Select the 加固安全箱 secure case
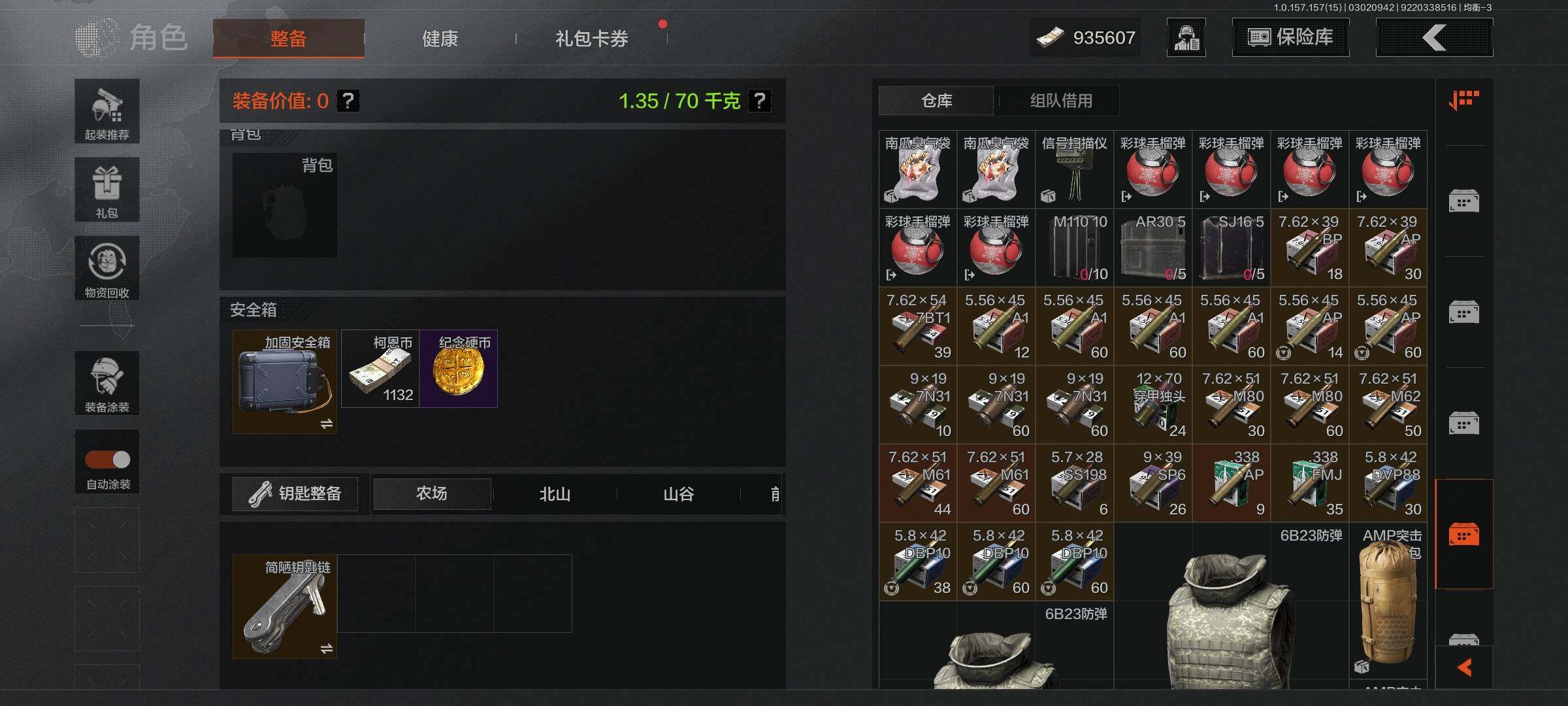Image resolution: width=1568 pixels, height=706 pixels. tap(285, 382)
